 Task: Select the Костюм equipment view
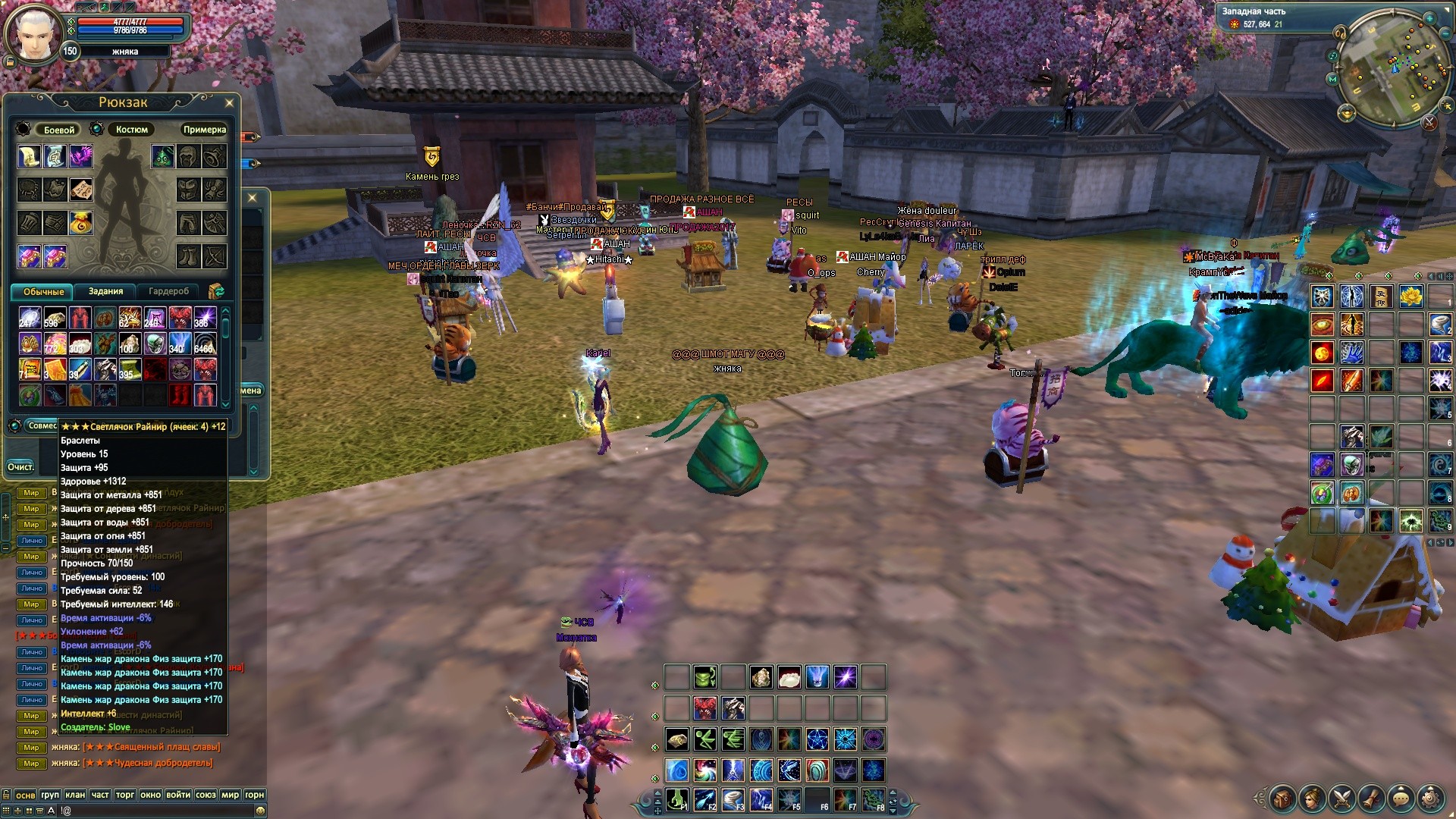(131, 130)
